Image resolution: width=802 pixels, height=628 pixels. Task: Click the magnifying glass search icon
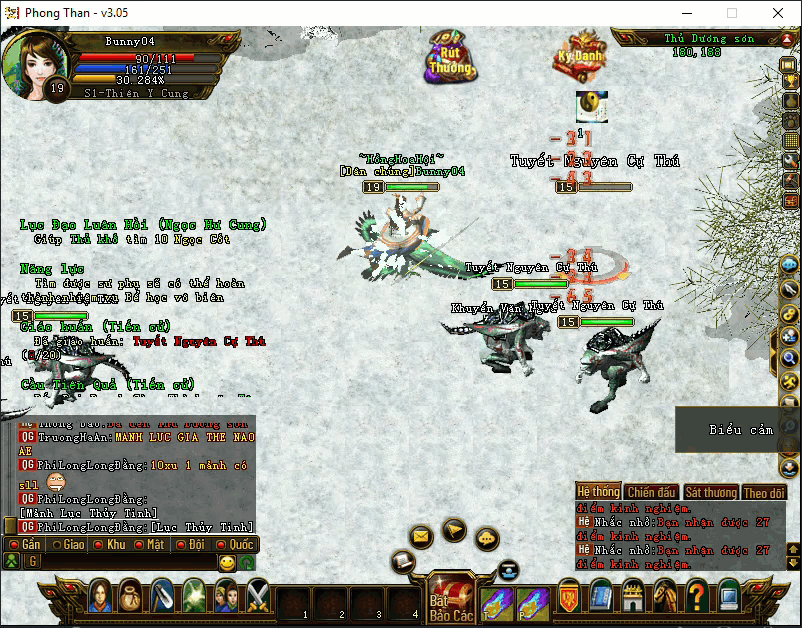point(789,359)
